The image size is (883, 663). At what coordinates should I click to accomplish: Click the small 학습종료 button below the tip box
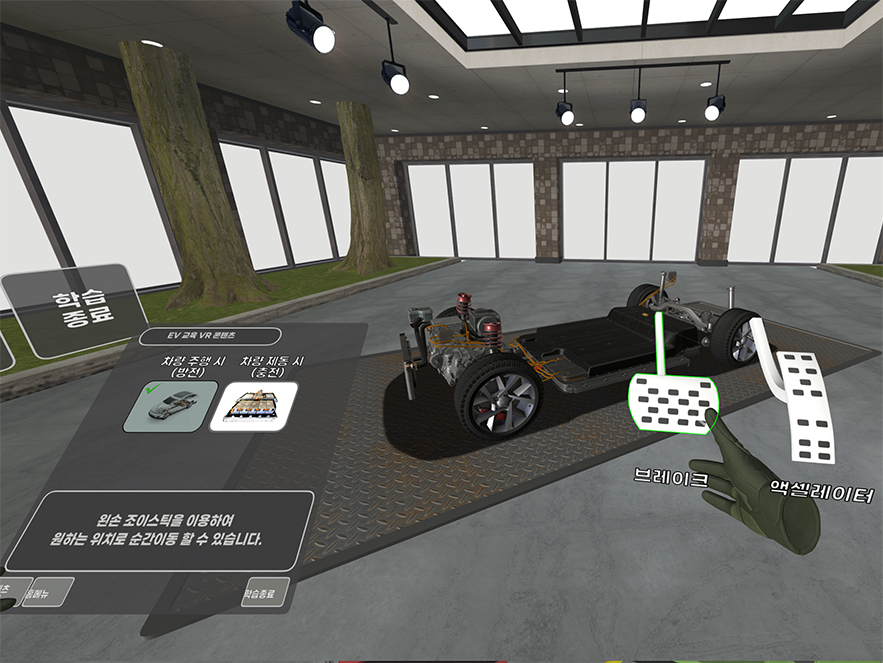[x=265, y=592]
